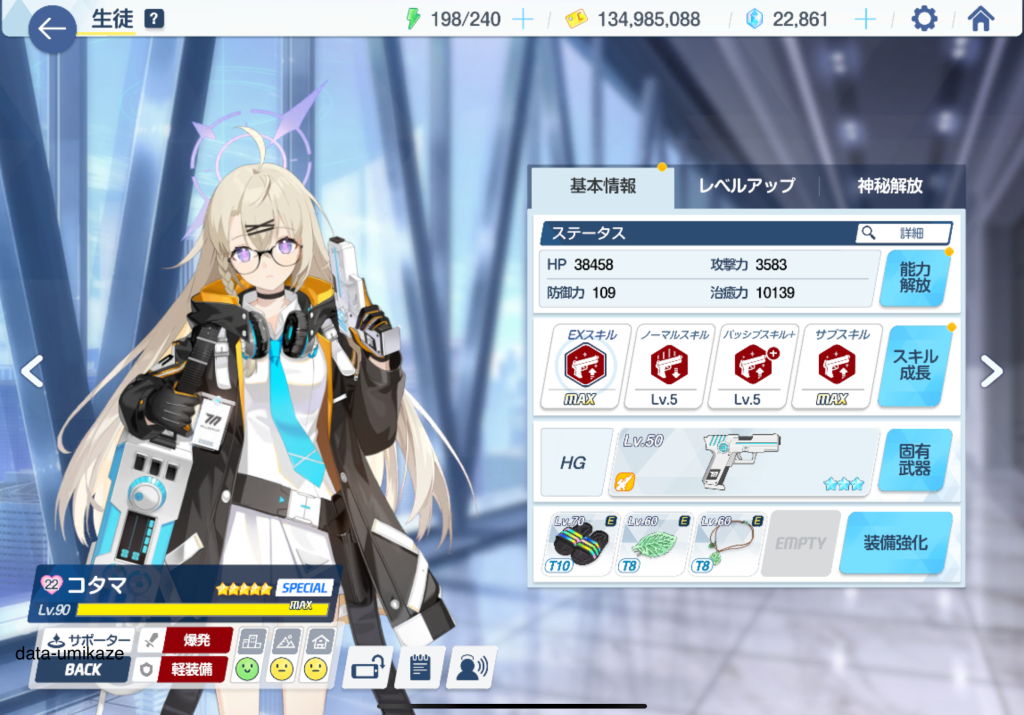Open the home screen via house icon
The width and height of the screenshot is (1024, 715).
click(981, 19)
